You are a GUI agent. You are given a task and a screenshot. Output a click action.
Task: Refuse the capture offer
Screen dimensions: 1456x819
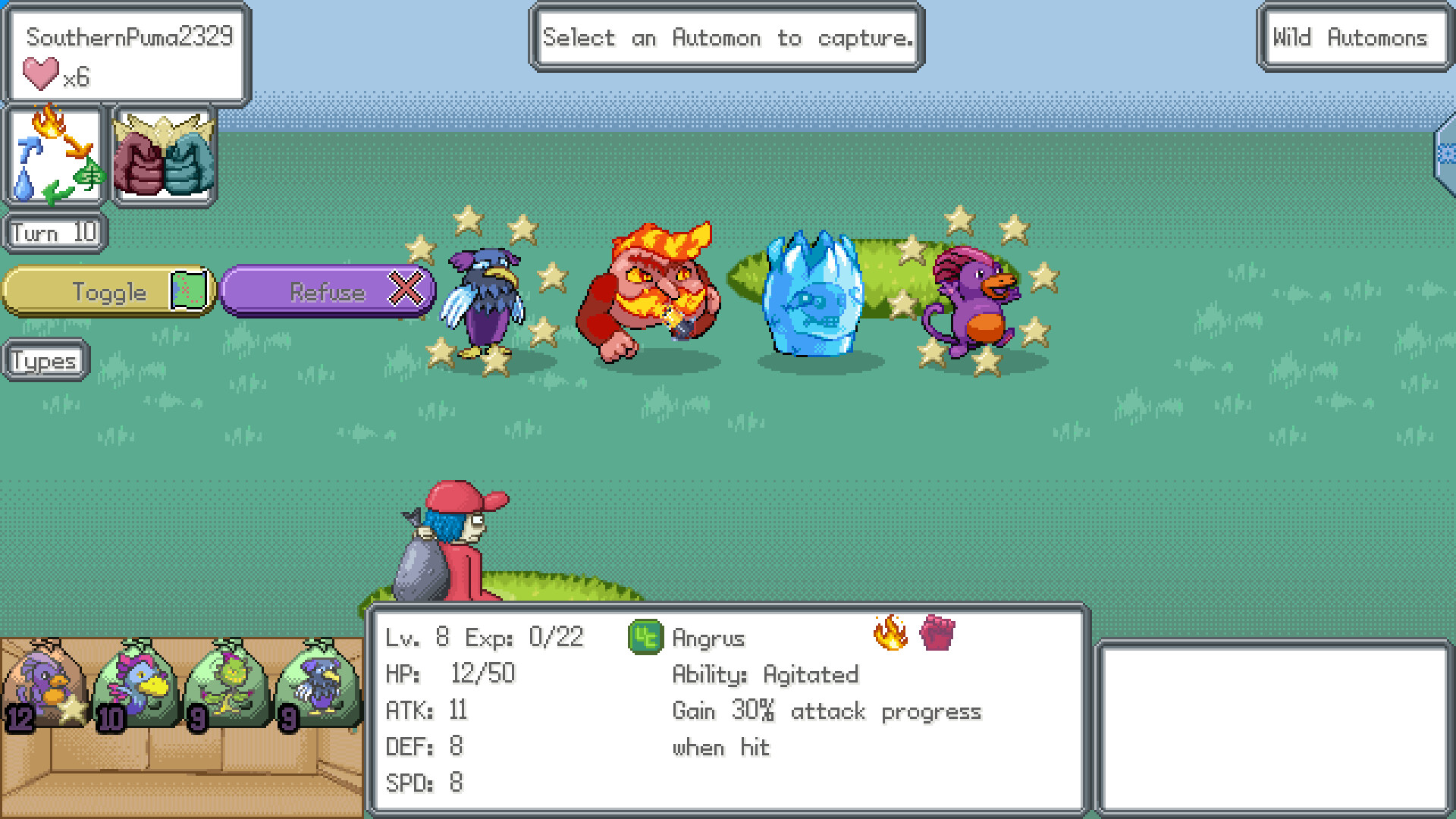[x=328, y=291]
